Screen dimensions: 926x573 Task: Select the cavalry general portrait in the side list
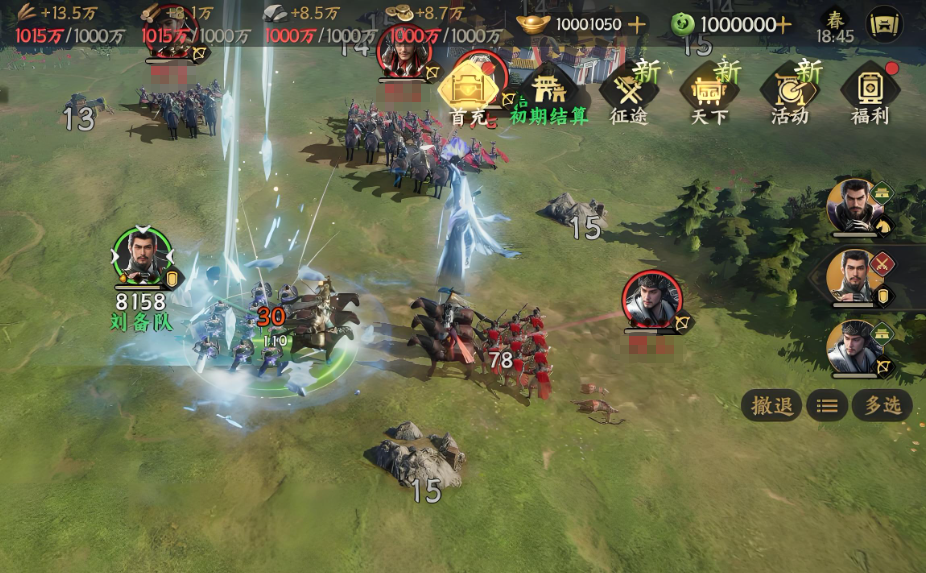[x=855, y=206]
